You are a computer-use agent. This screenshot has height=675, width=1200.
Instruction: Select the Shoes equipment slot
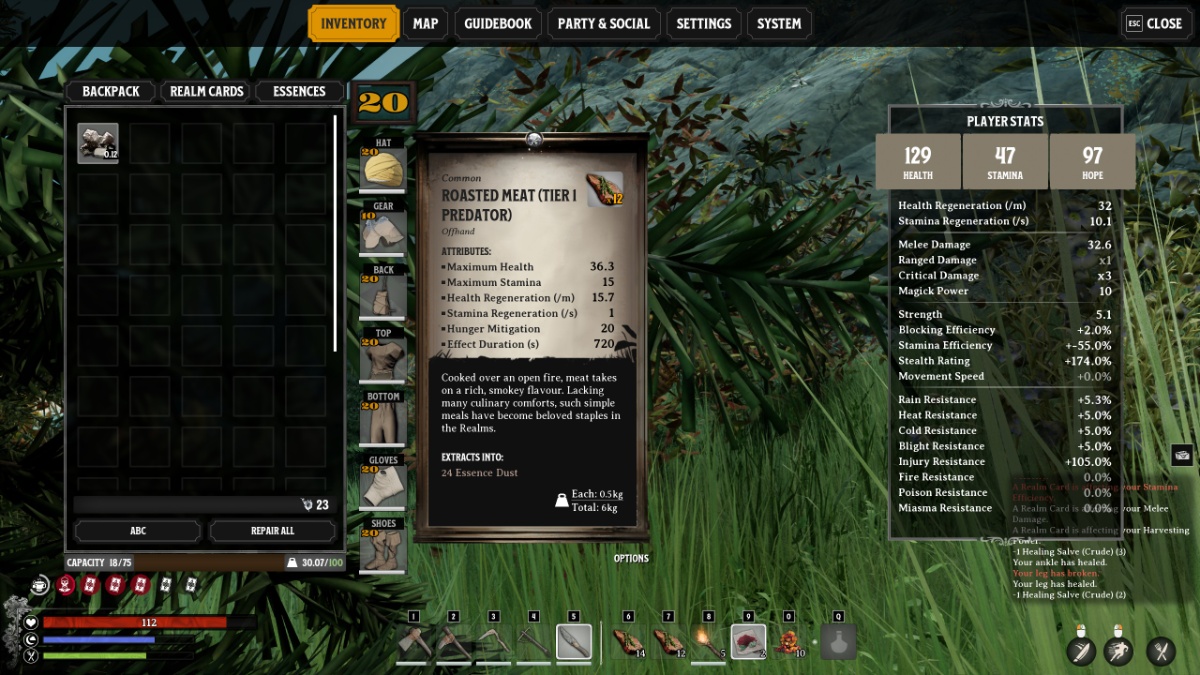point(383,548)
